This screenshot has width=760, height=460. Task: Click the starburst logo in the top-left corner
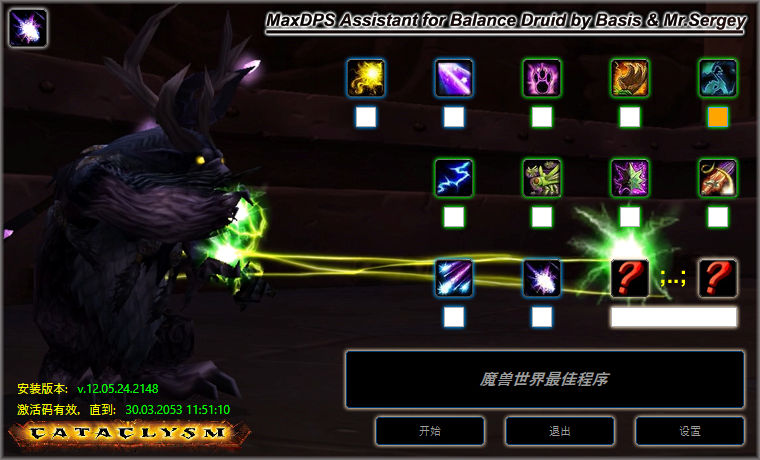[x=28, y=28]
